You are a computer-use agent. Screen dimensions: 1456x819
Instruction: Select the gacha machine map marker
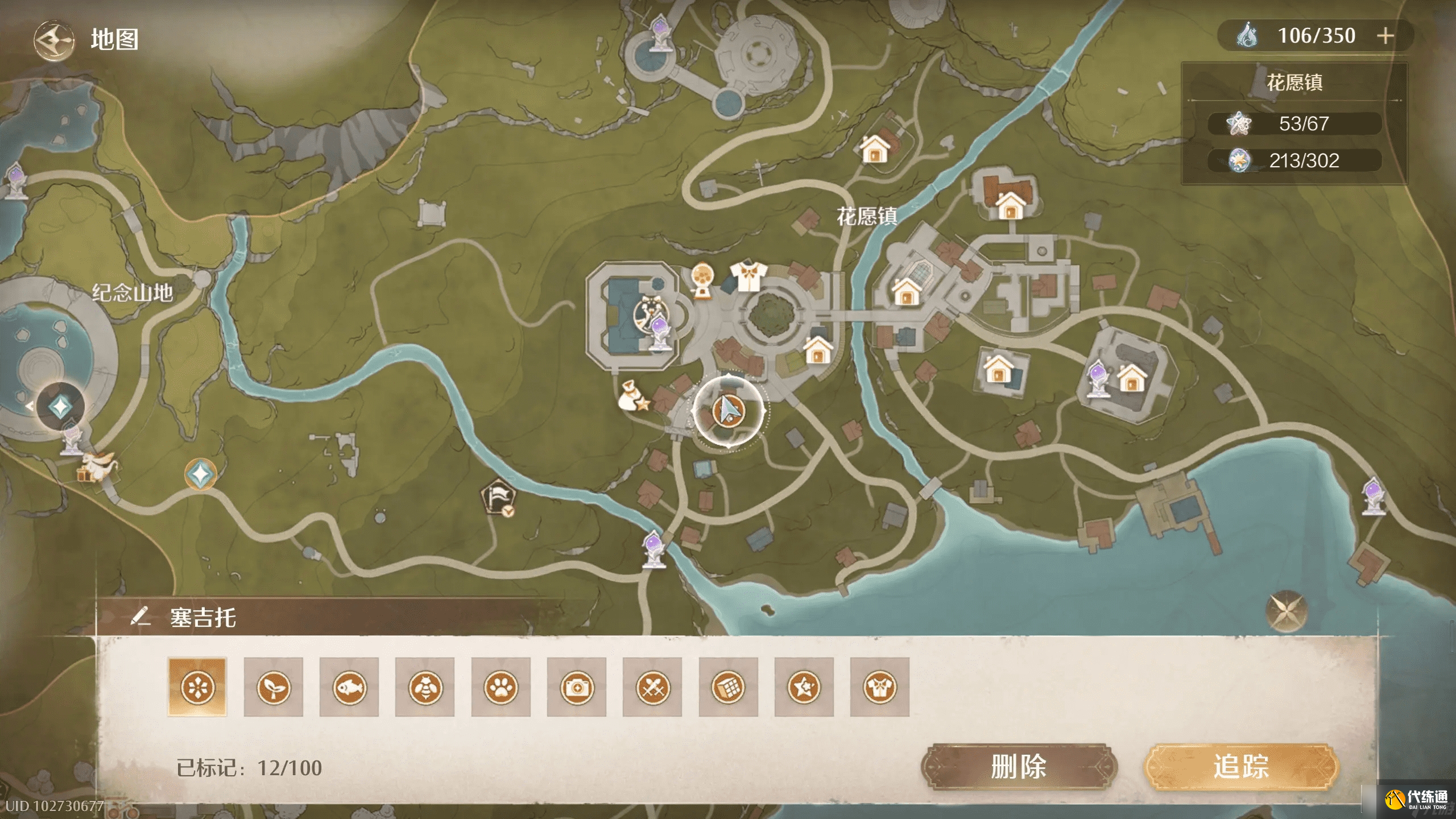pyautogui.click(x=704, y=280)
